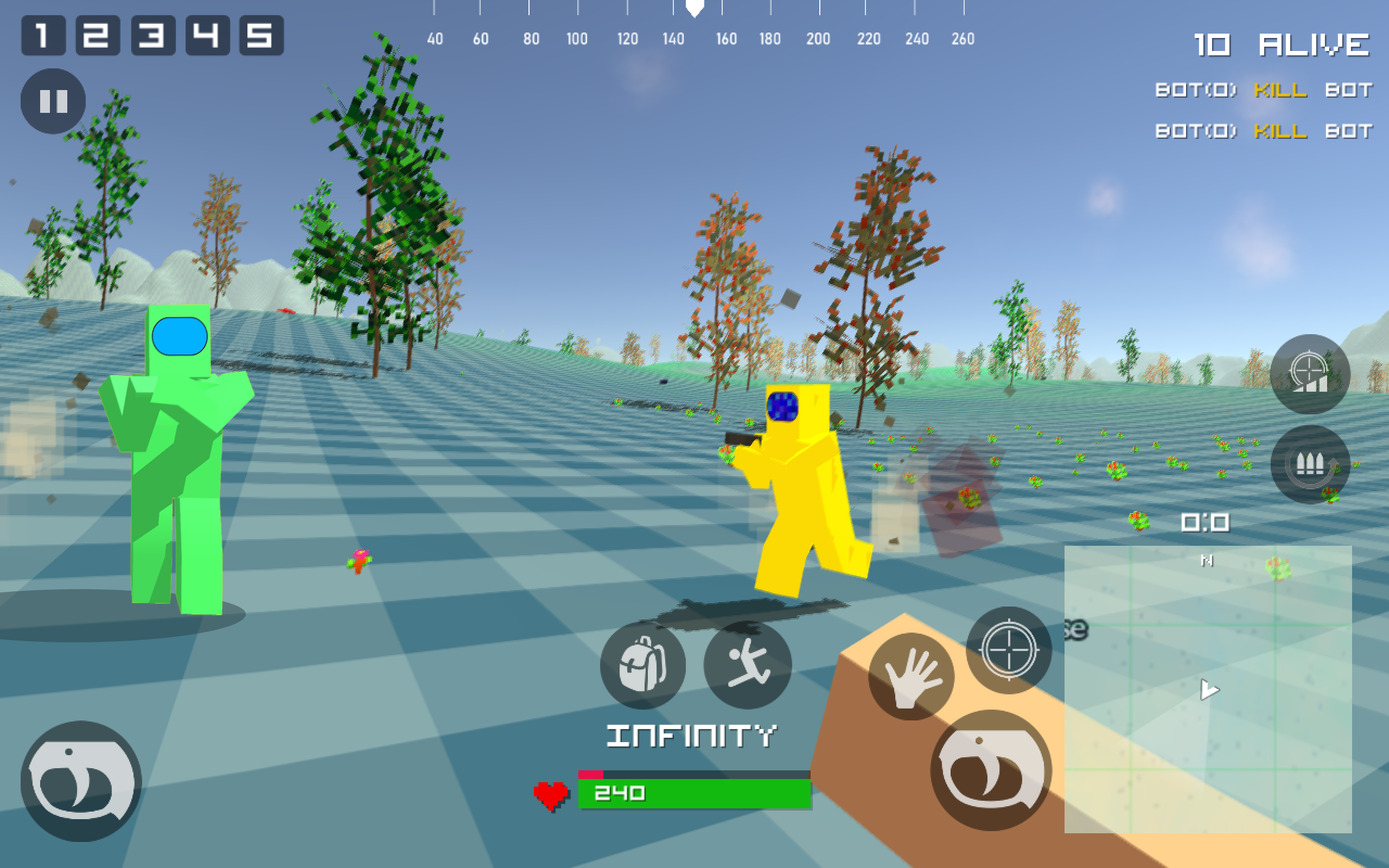Toggle aim-down-sights mode
Screen dimensions: 1389x868
1009,650
